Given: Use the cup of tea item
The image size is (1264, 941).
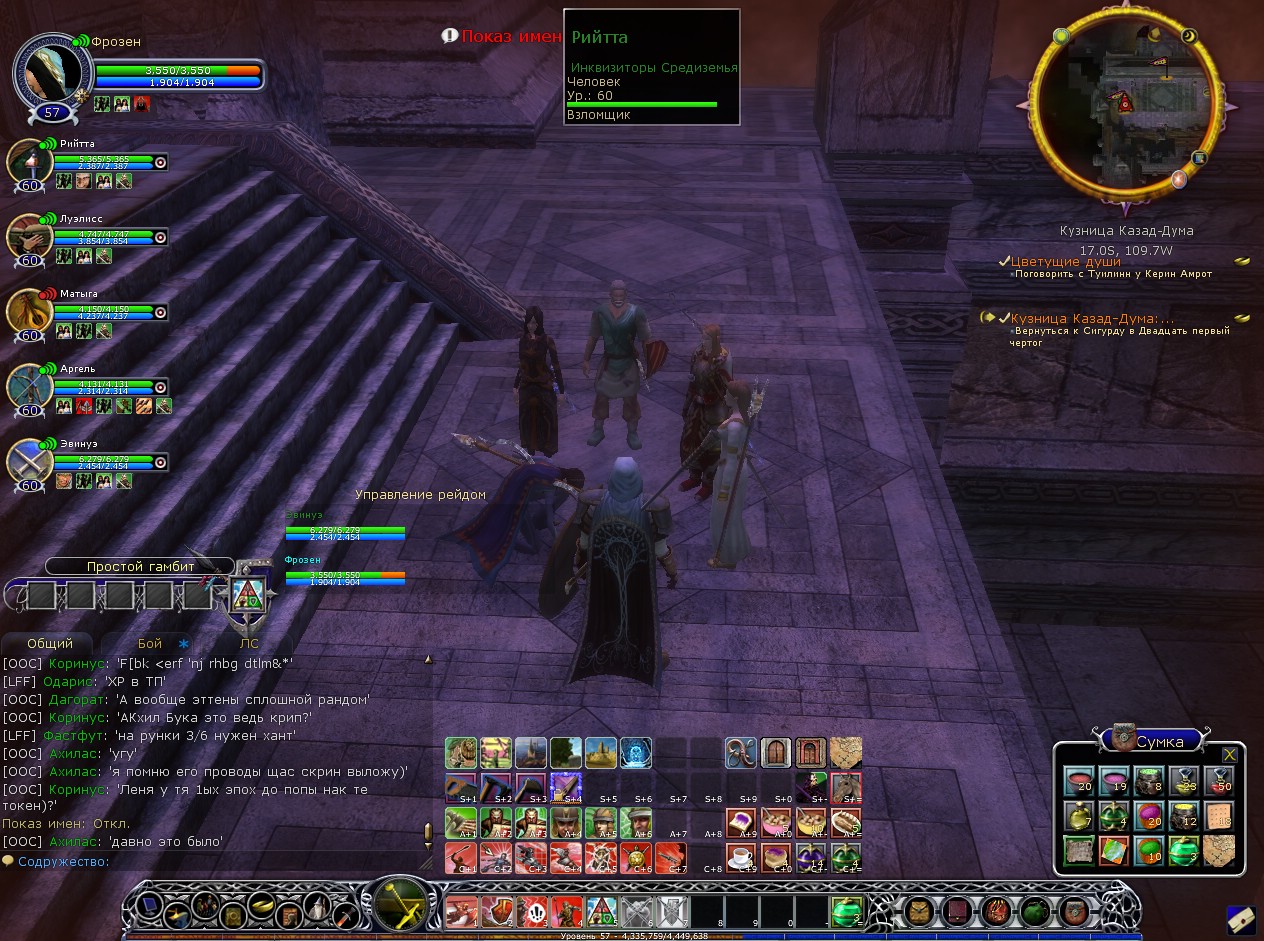Looking at the screenshot, I should pos(741,858).
